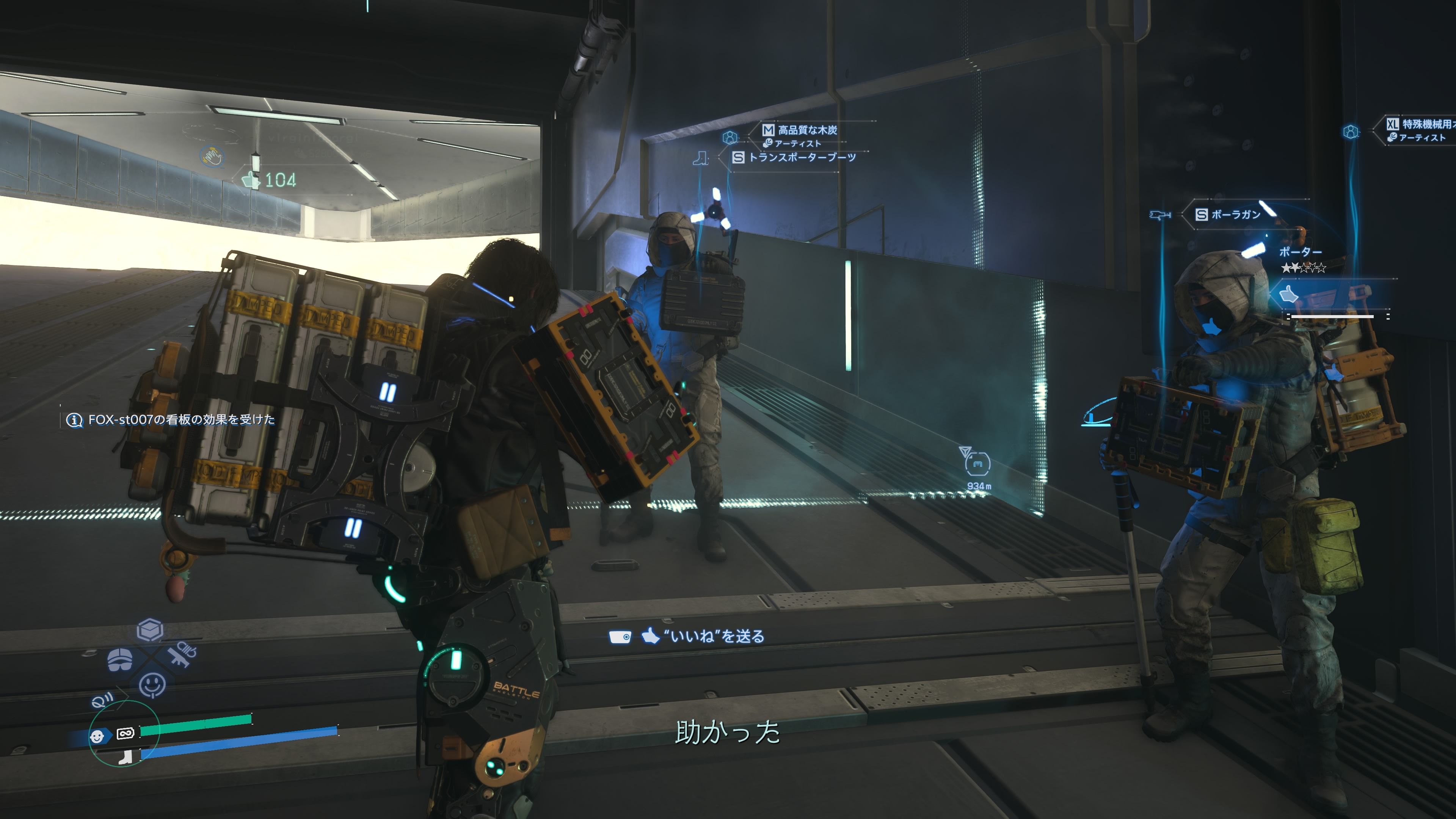Viewport: 1456px width, 819px height.
Task: Select the トランスポーターブーツ item label
Action: pyautogui.click(x=802, y=157)
